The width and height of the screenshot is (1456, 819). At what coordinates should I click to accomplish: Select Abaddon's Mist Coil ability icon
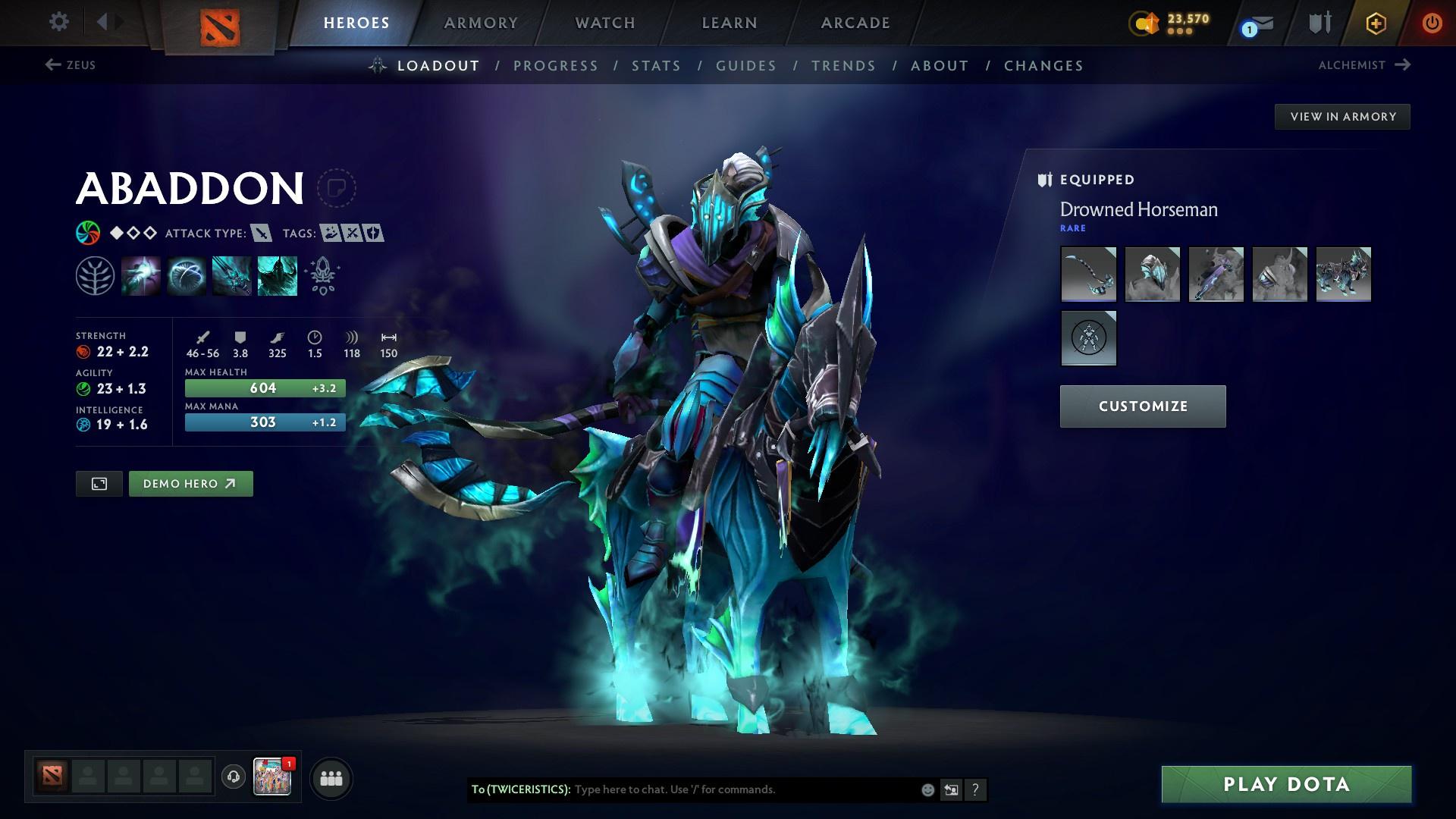(x=141, y=275)
